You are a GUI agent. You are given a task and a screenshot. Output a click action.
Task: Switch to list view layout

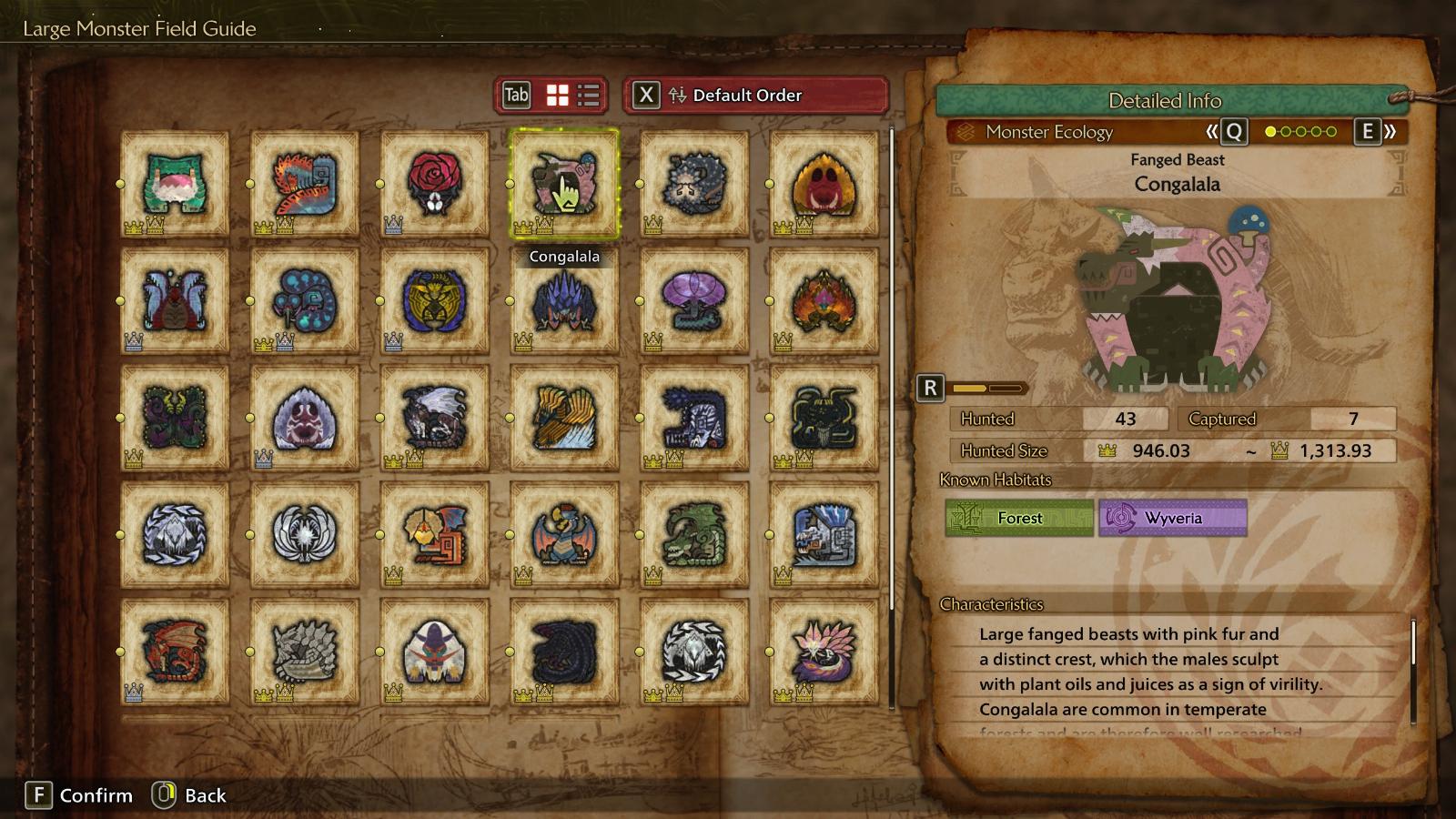589,95
